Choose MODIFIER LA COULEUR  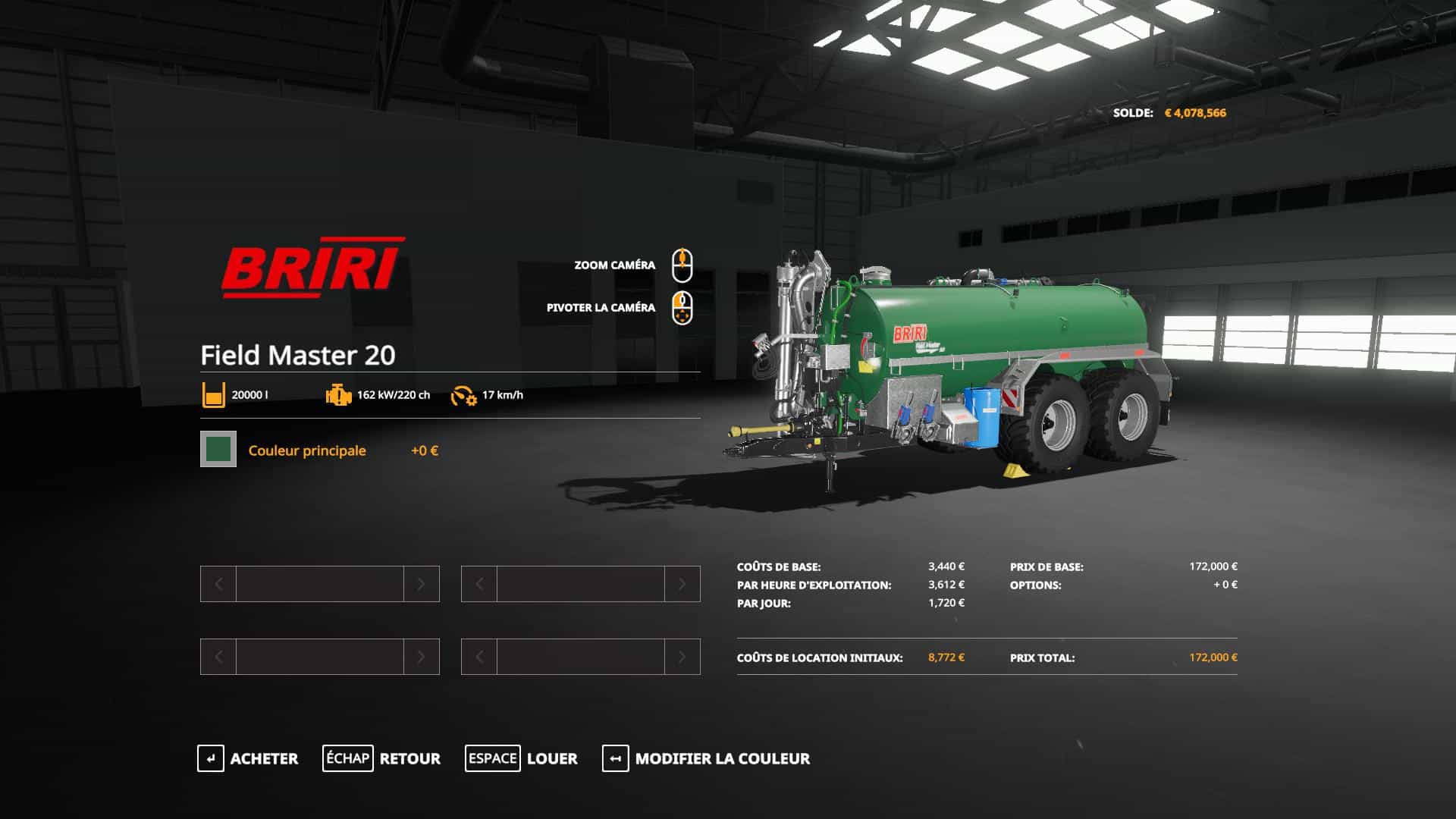point(706,758)
